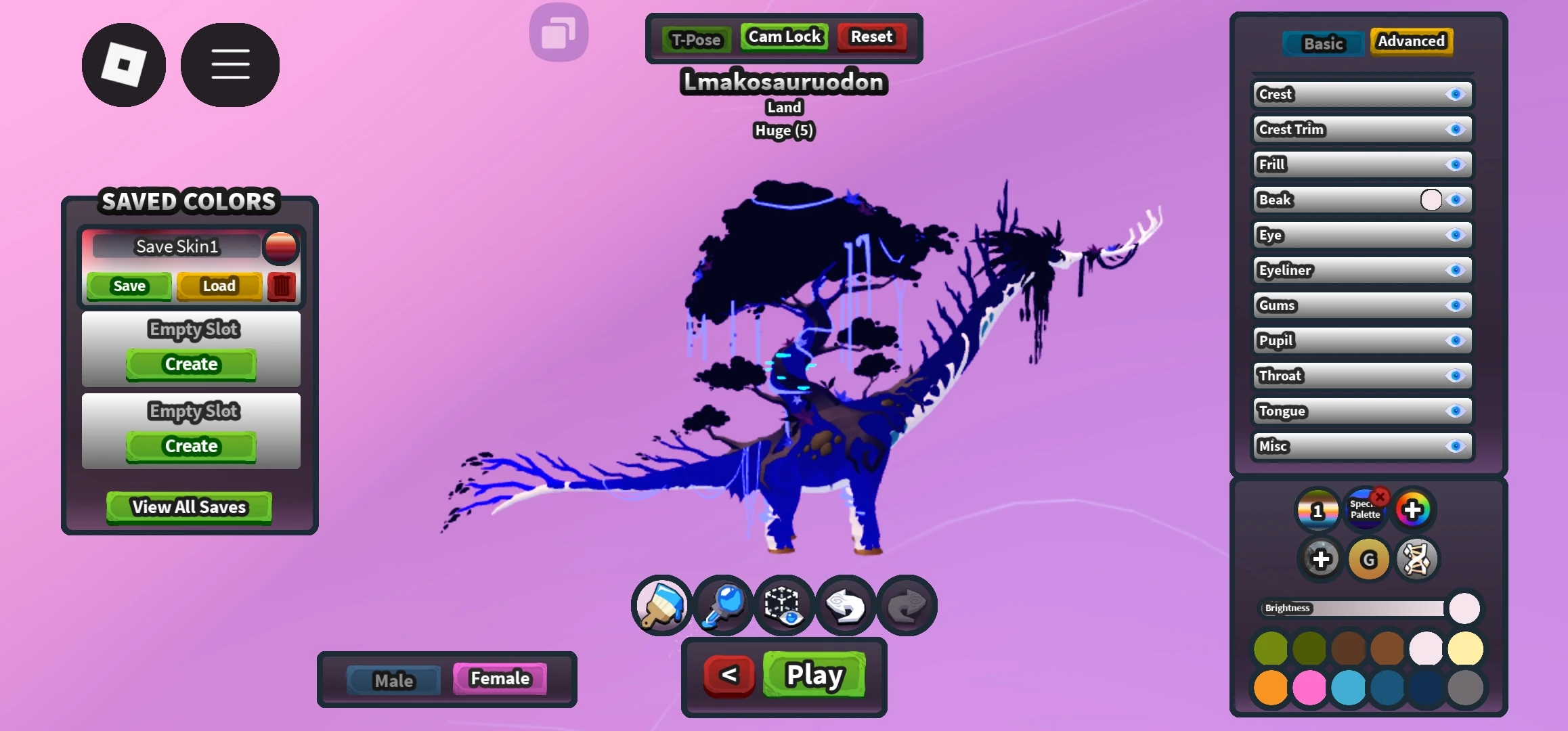Remove the Special Palette with the red X

(1382, 495)
